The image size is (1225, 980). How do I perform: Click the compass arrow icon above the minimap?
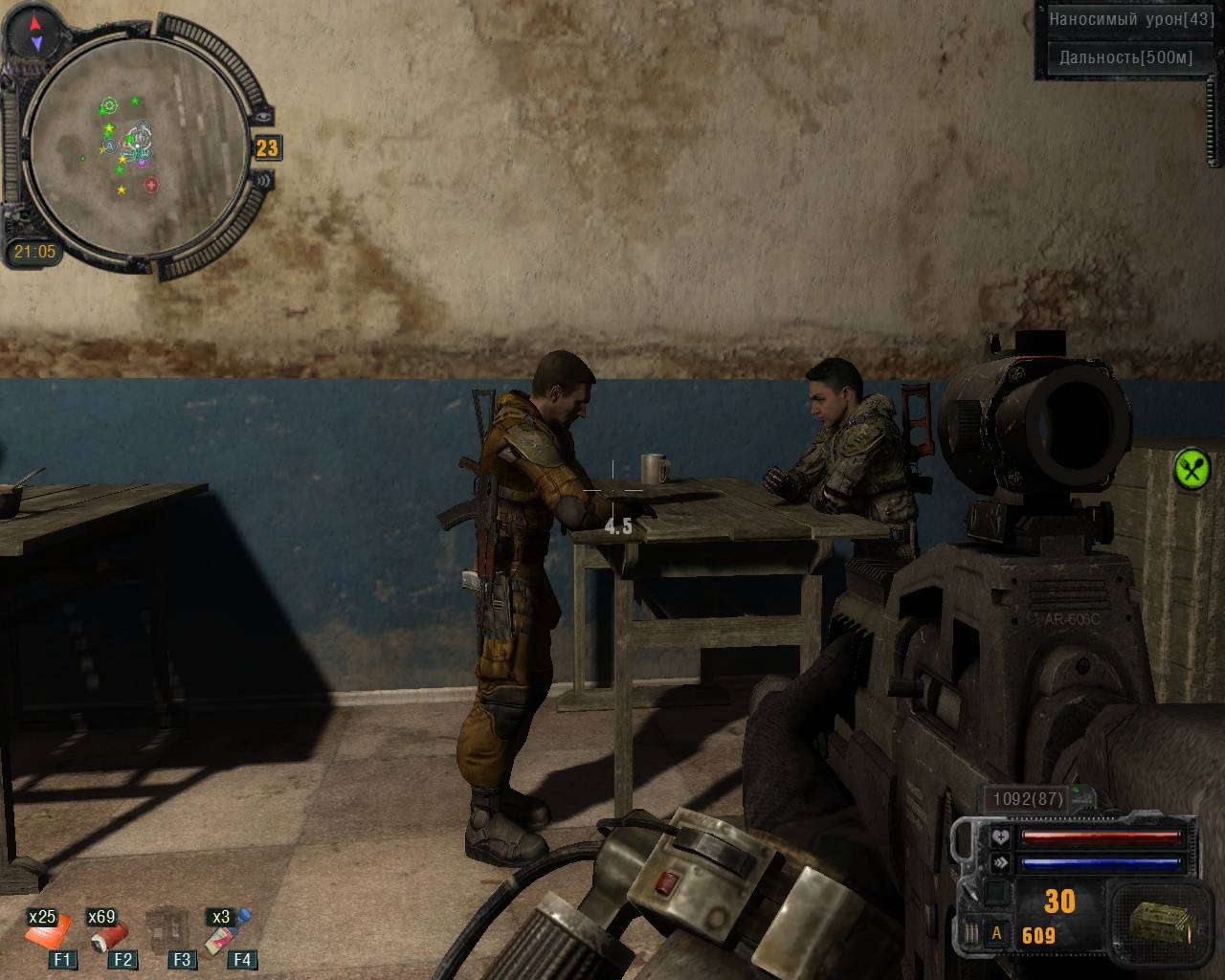[35, 33]
